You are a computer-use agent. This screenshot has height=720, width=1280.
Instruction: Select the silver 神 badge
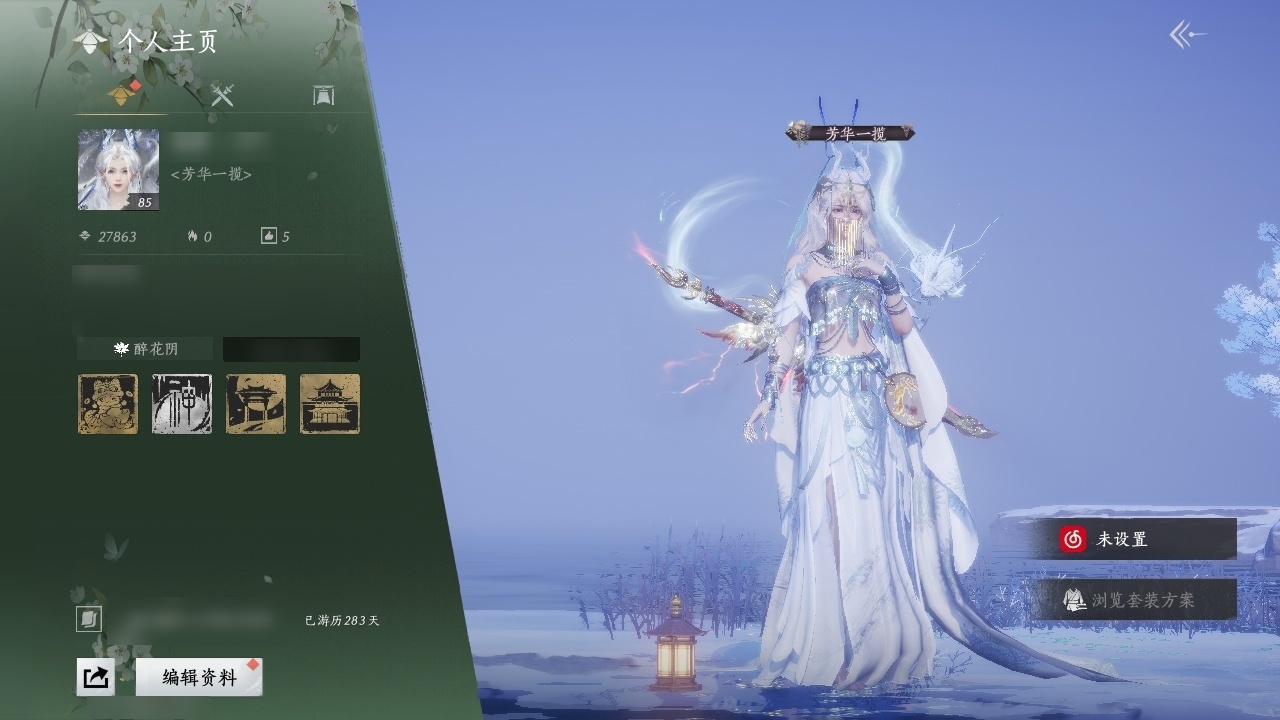182,404
